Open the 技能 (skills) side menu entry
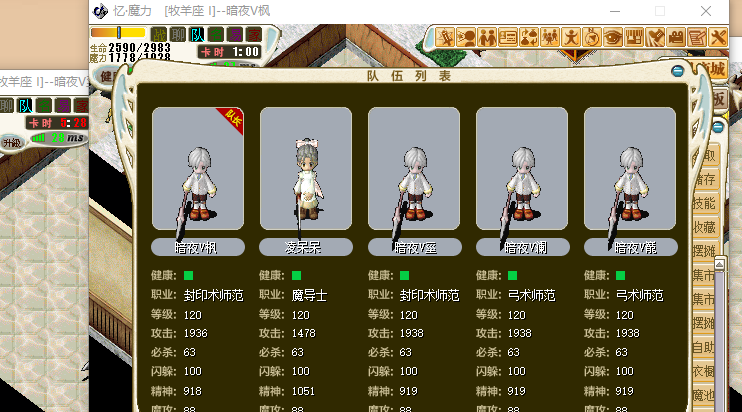742x412 pixels. point(704,203)
